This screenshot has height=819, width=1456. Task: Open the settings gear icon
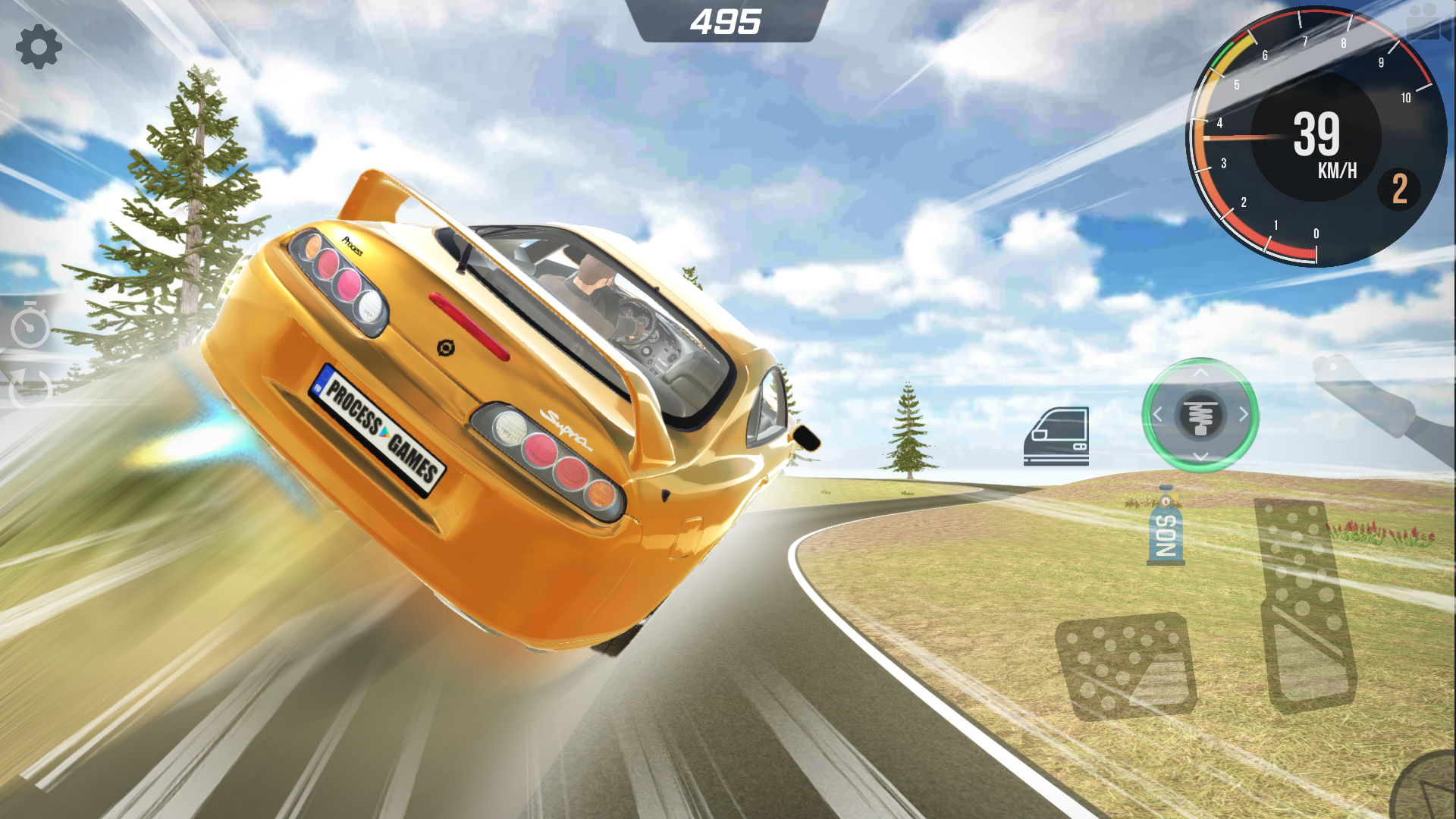coord(39,47)
